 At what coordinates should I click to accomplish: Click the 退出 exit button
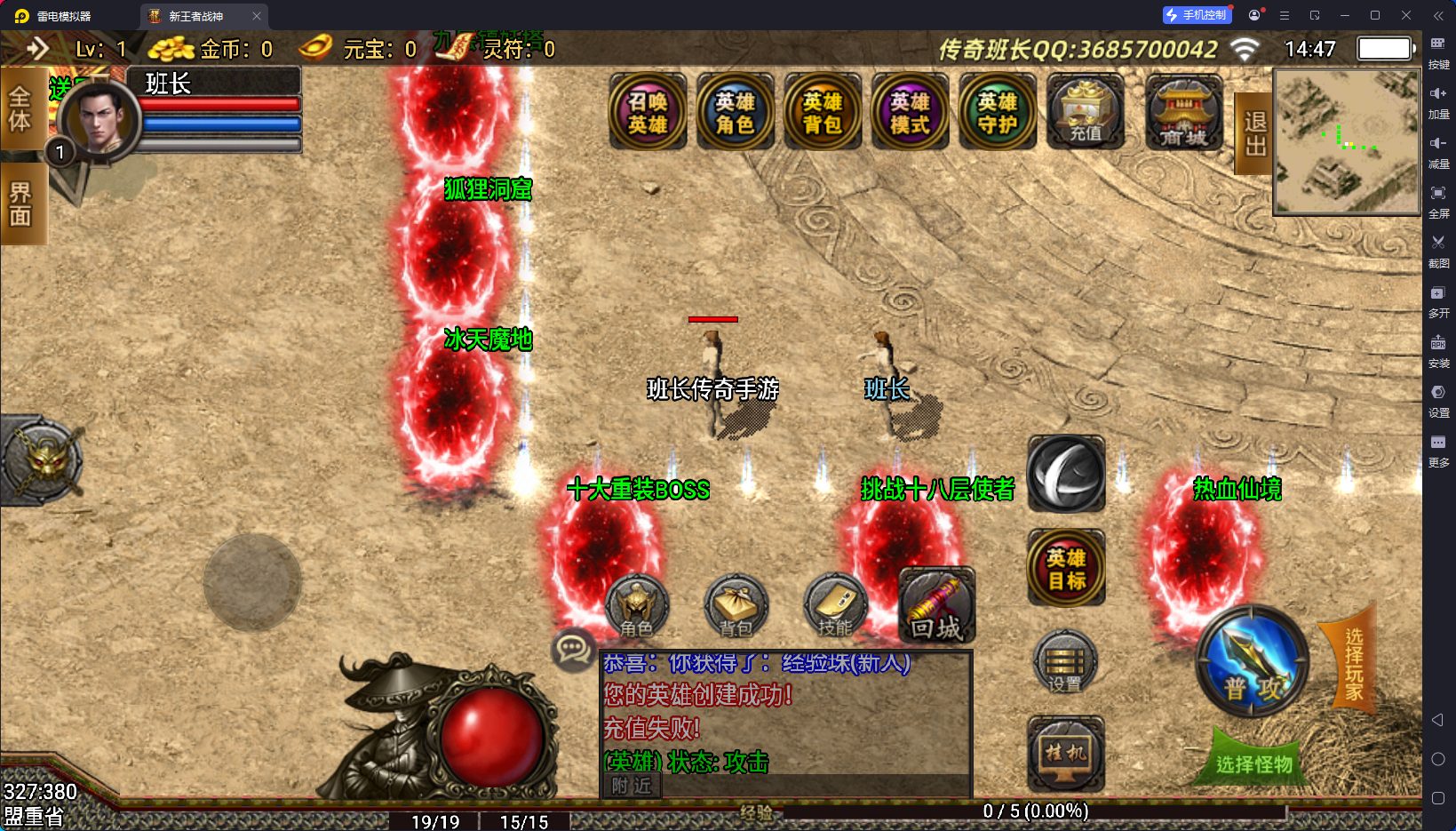click(x=1254, y=133)
